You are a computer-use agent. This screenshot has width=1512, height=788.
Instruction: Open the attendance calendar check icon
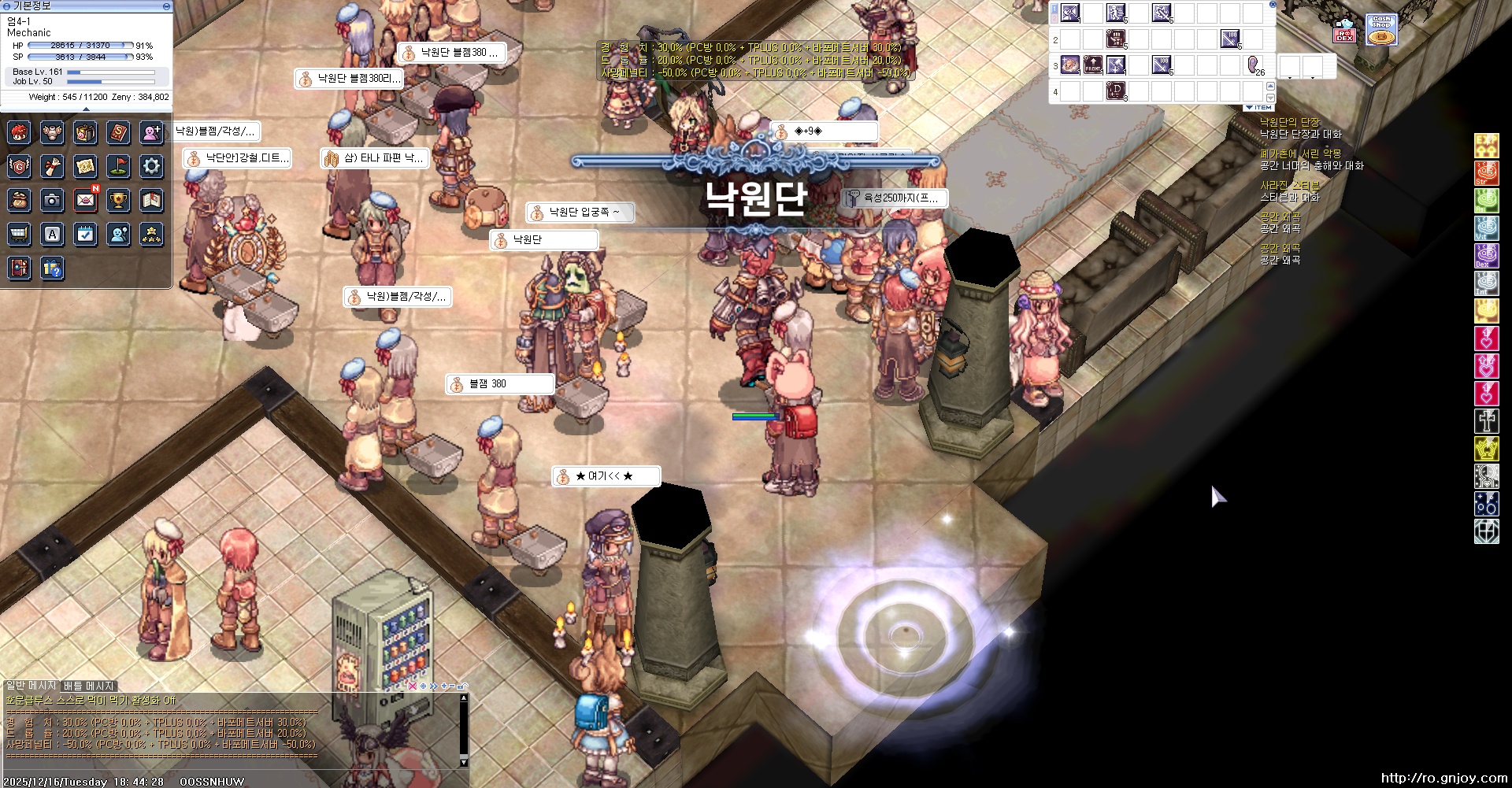(x=85, y=234)
